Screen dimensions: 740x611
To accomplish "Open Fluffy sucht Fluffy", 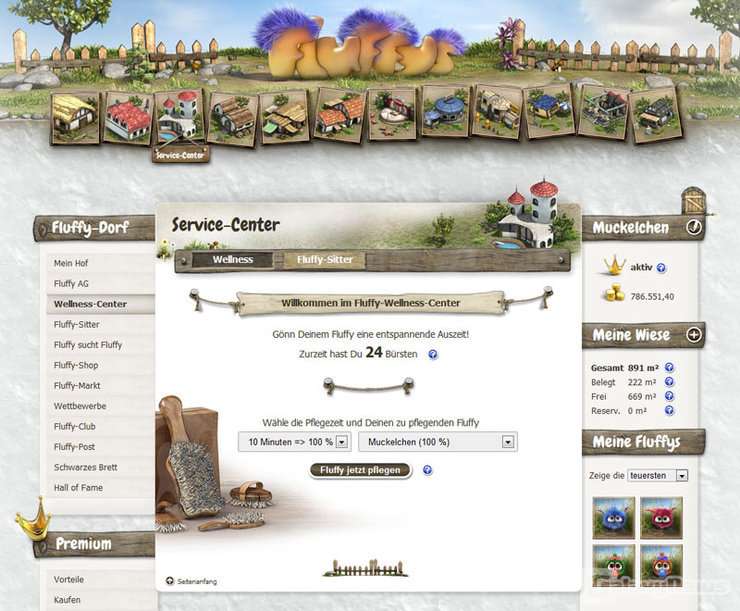I will 88,345.
